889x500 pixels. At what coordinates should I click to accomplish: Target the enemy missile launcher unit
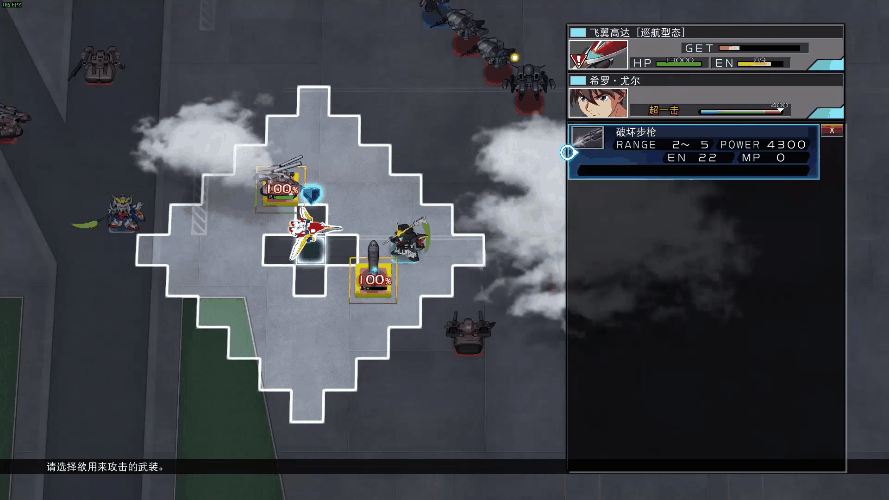point(373,273)
